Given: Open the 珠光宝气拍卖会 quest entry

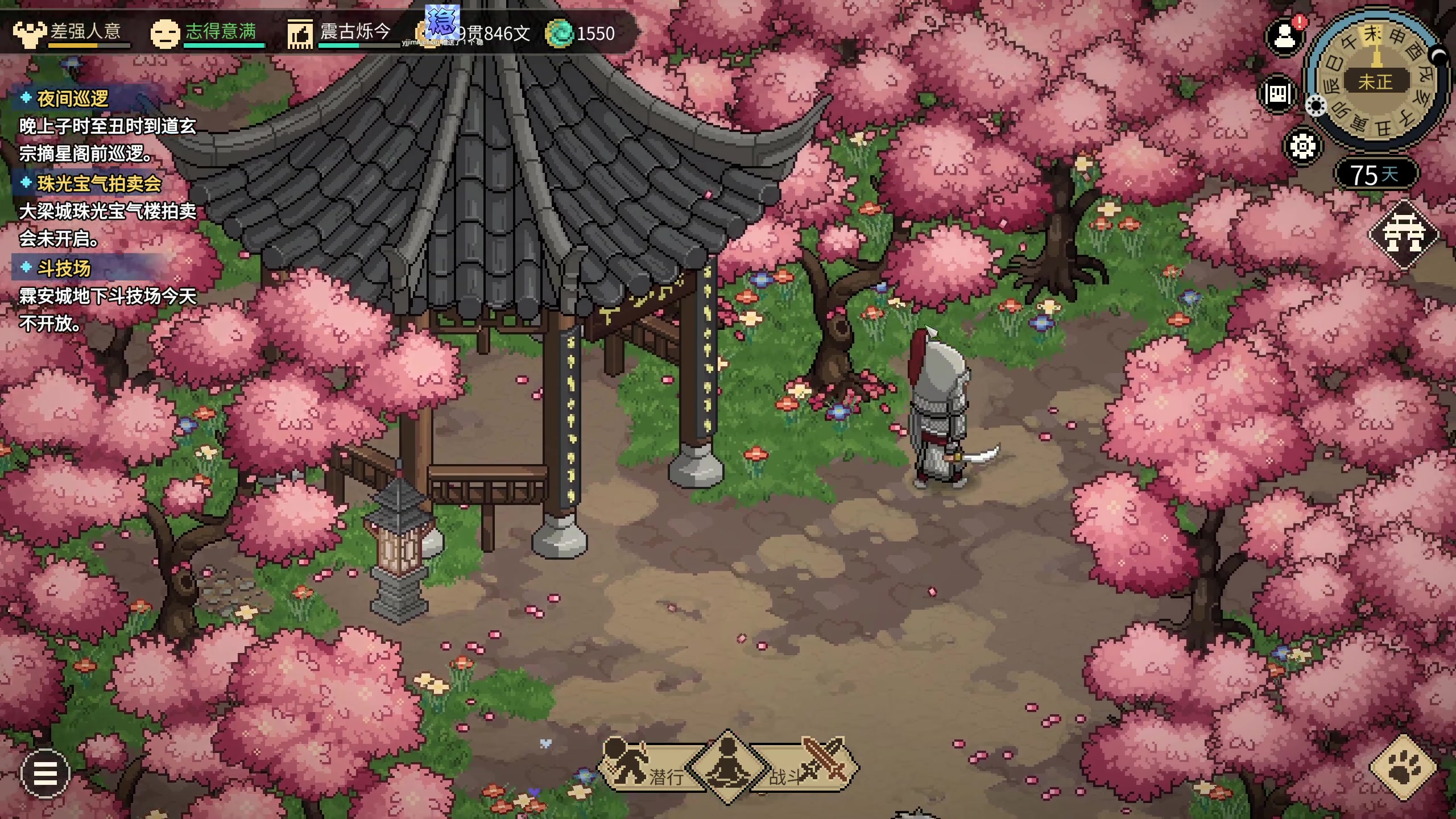Looking at the screenshot, I should 99,184.
